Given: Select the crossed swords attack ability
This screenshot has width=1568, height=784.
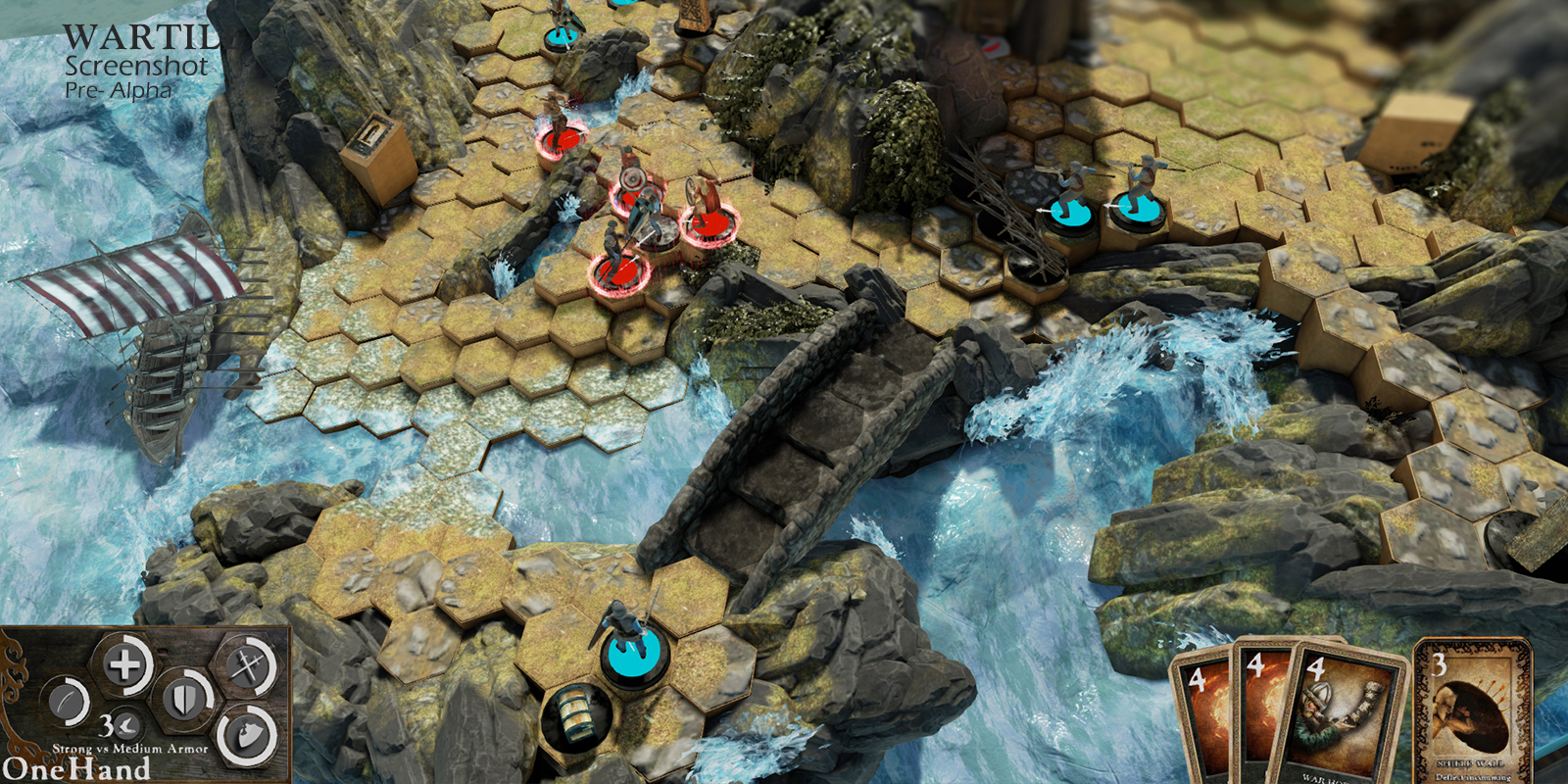Looking at the screenshot, I should (248, 665).
